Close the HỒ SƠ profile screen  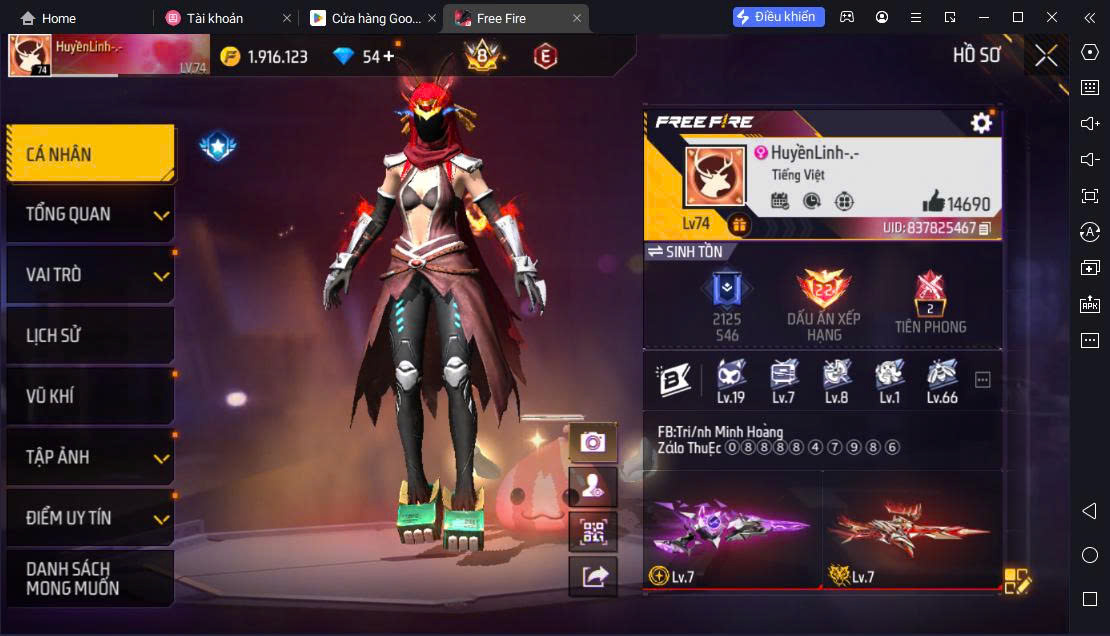[x=1046, y=55]
